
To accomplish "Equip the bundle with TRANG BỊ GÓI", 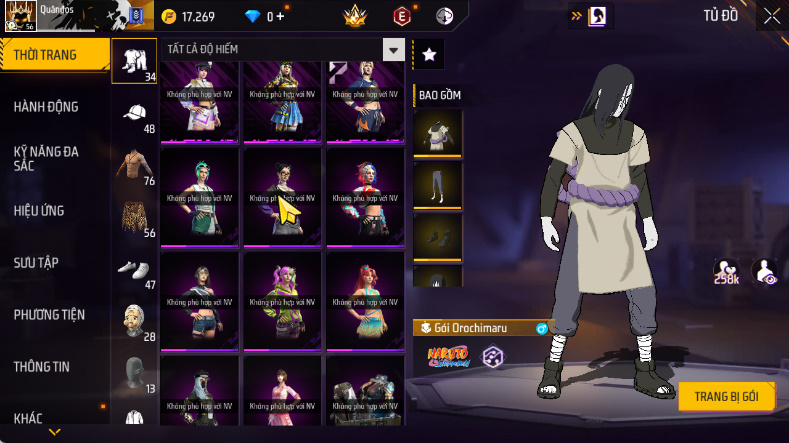I will (726, 397).
